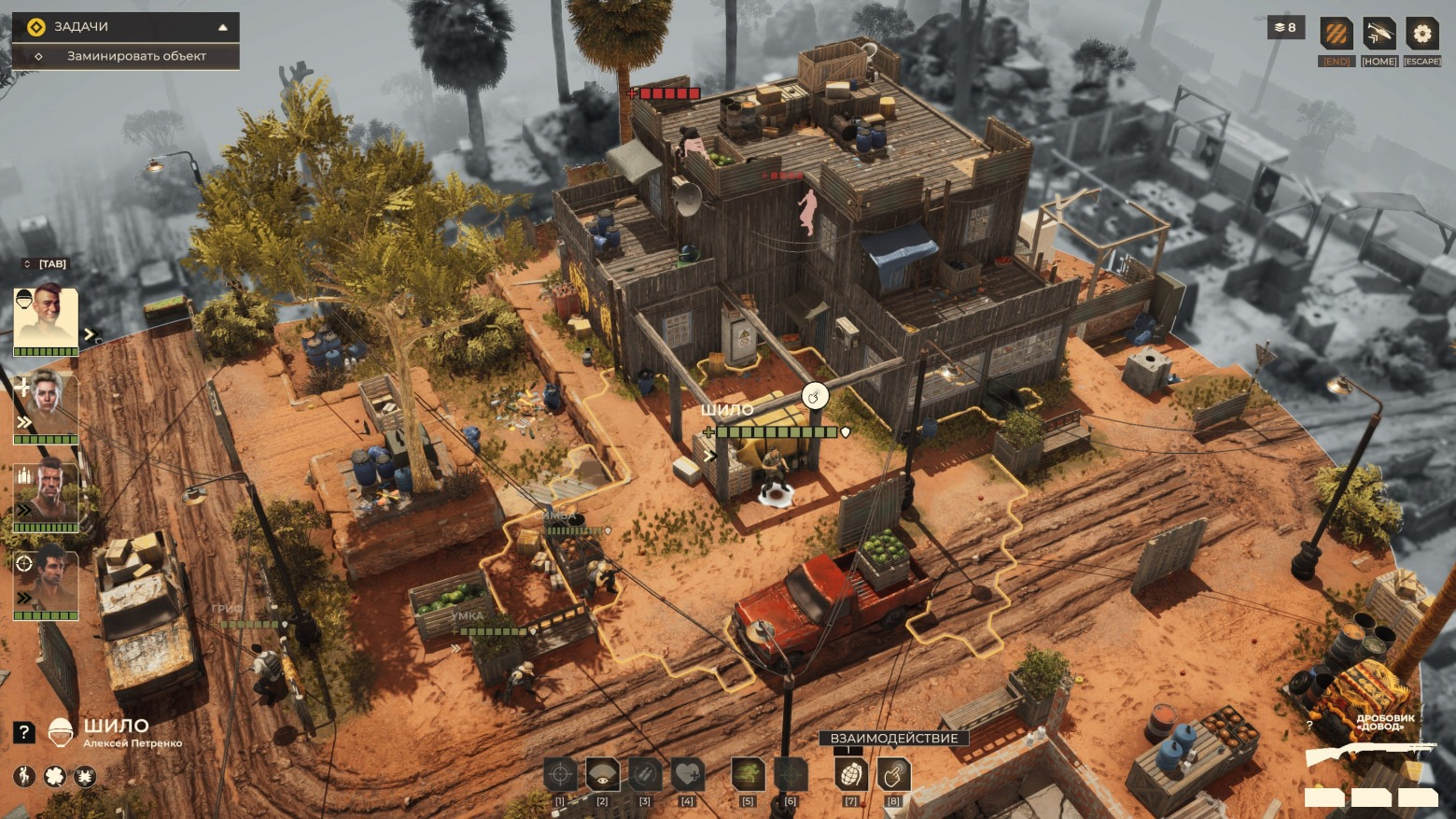This screenshot has width=1456, height=819.
Task: Use the heart heal ability
Action: click(x=688, y=774)
